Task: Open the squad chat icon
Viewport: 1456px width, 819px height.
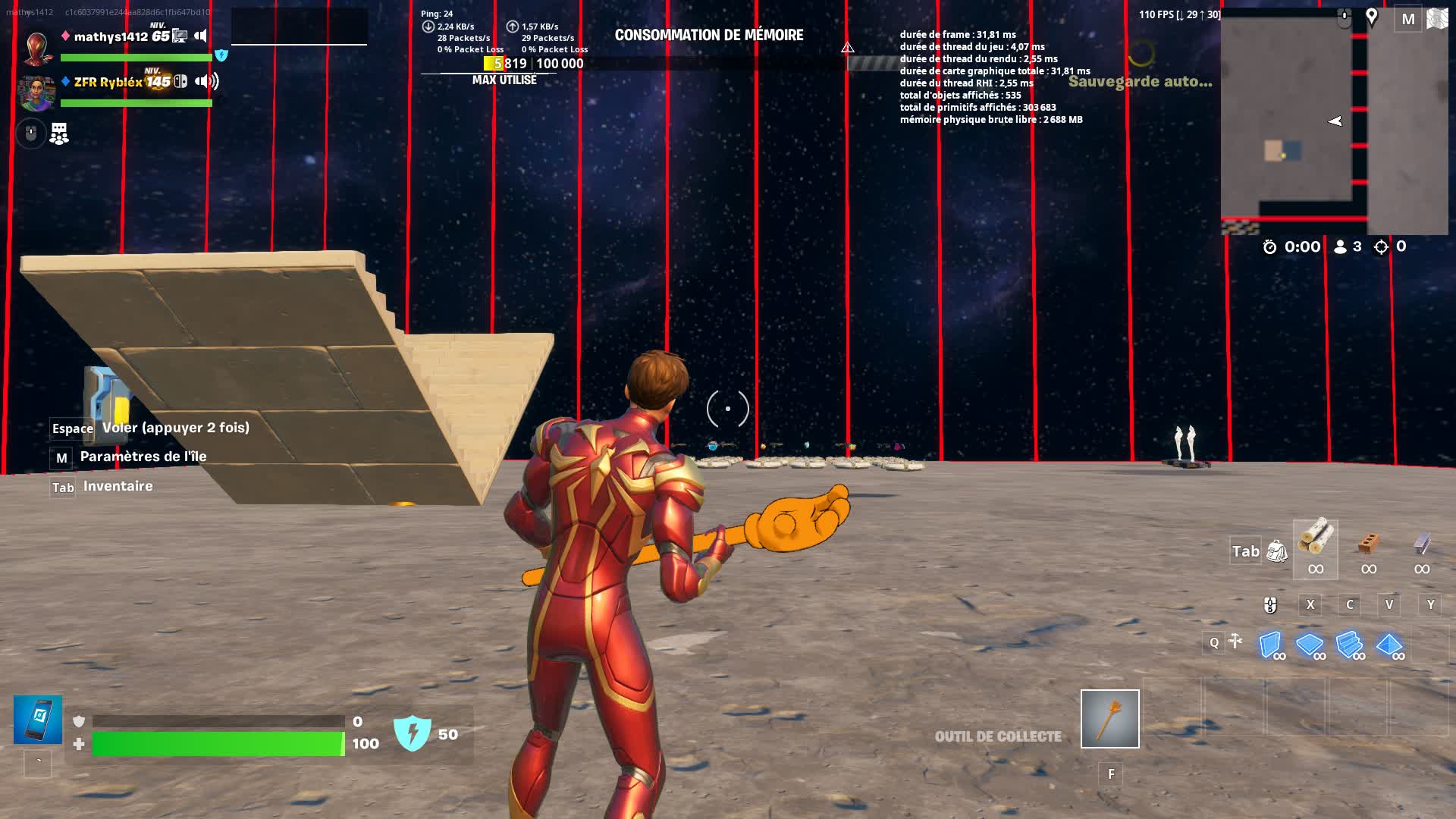Action: pos(59,134)
